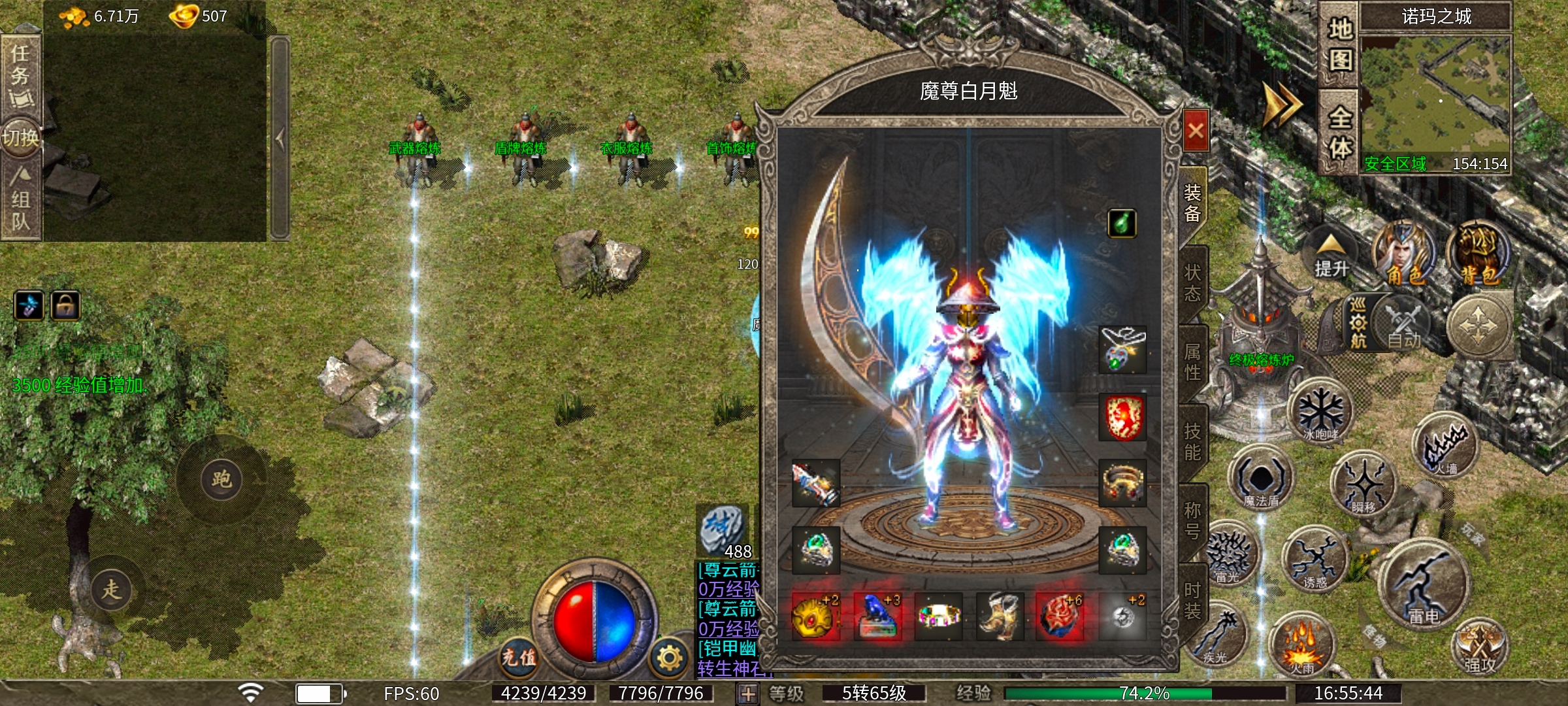Viewport: 1568px width, 706px height.
Task: Open the 时装 fashion tab
Action: (1193, 600)
